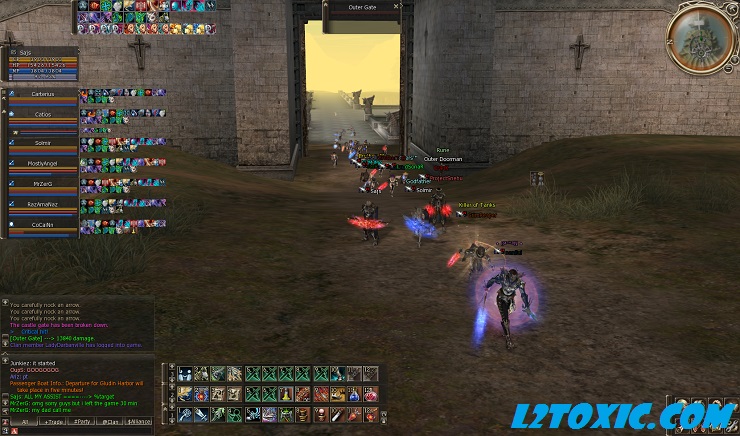This screenshot has height=436, width=740.
Task: Switch to the $Alliance chat tab
Action: [139, 422]
